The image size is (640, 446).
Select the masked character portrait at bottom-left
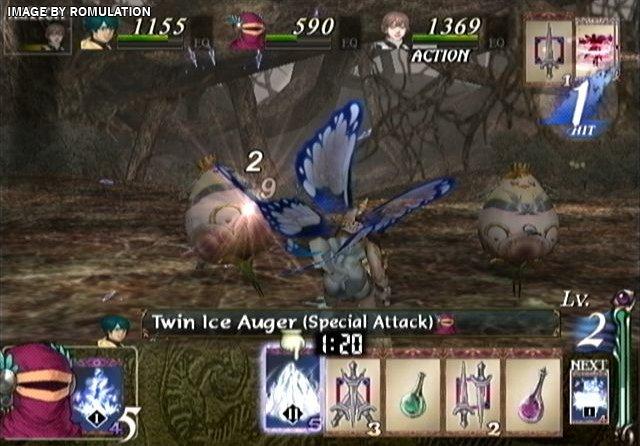click(x=38, y=392)
